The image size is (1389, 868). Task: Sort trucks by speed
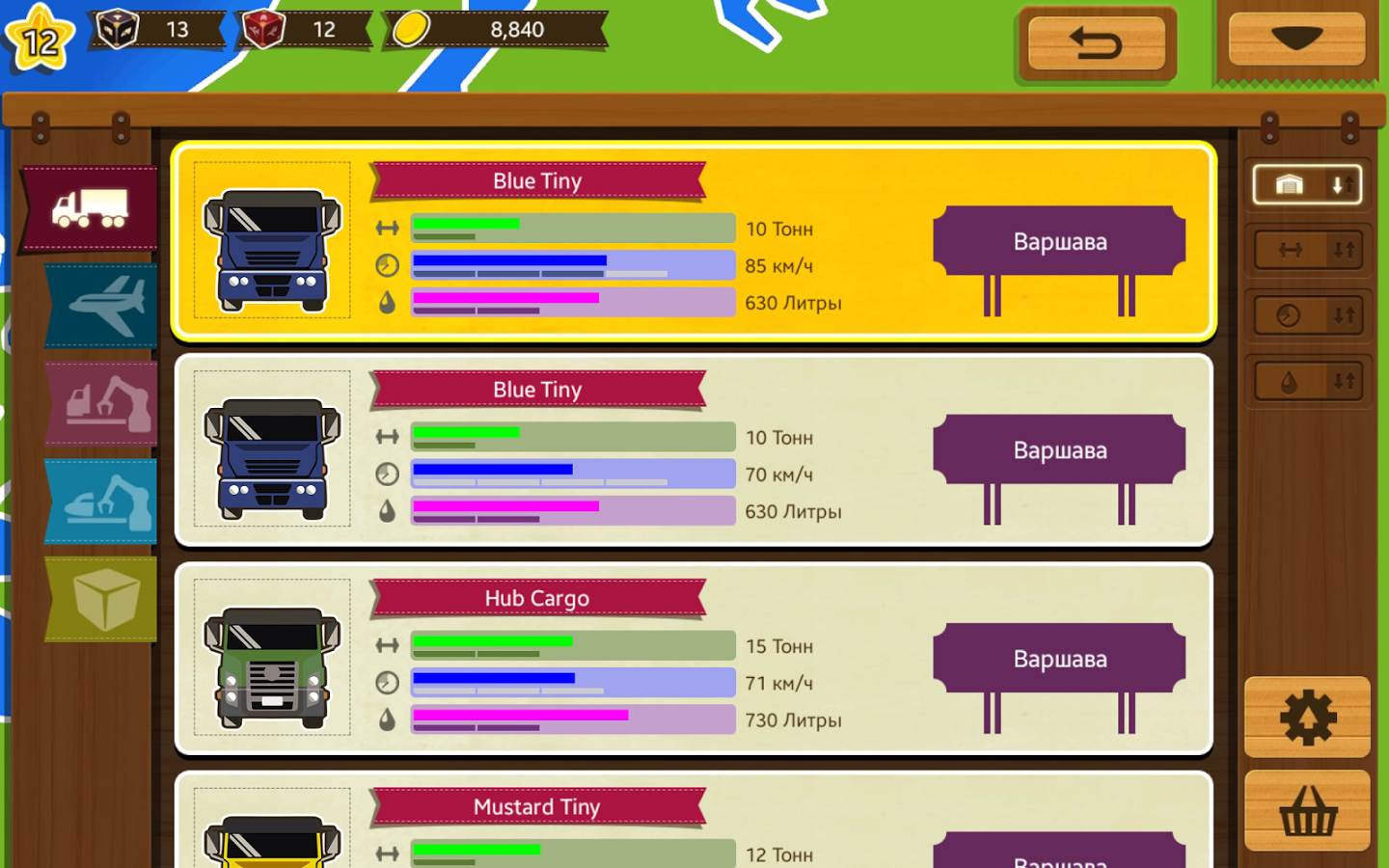pos(1307,315)
